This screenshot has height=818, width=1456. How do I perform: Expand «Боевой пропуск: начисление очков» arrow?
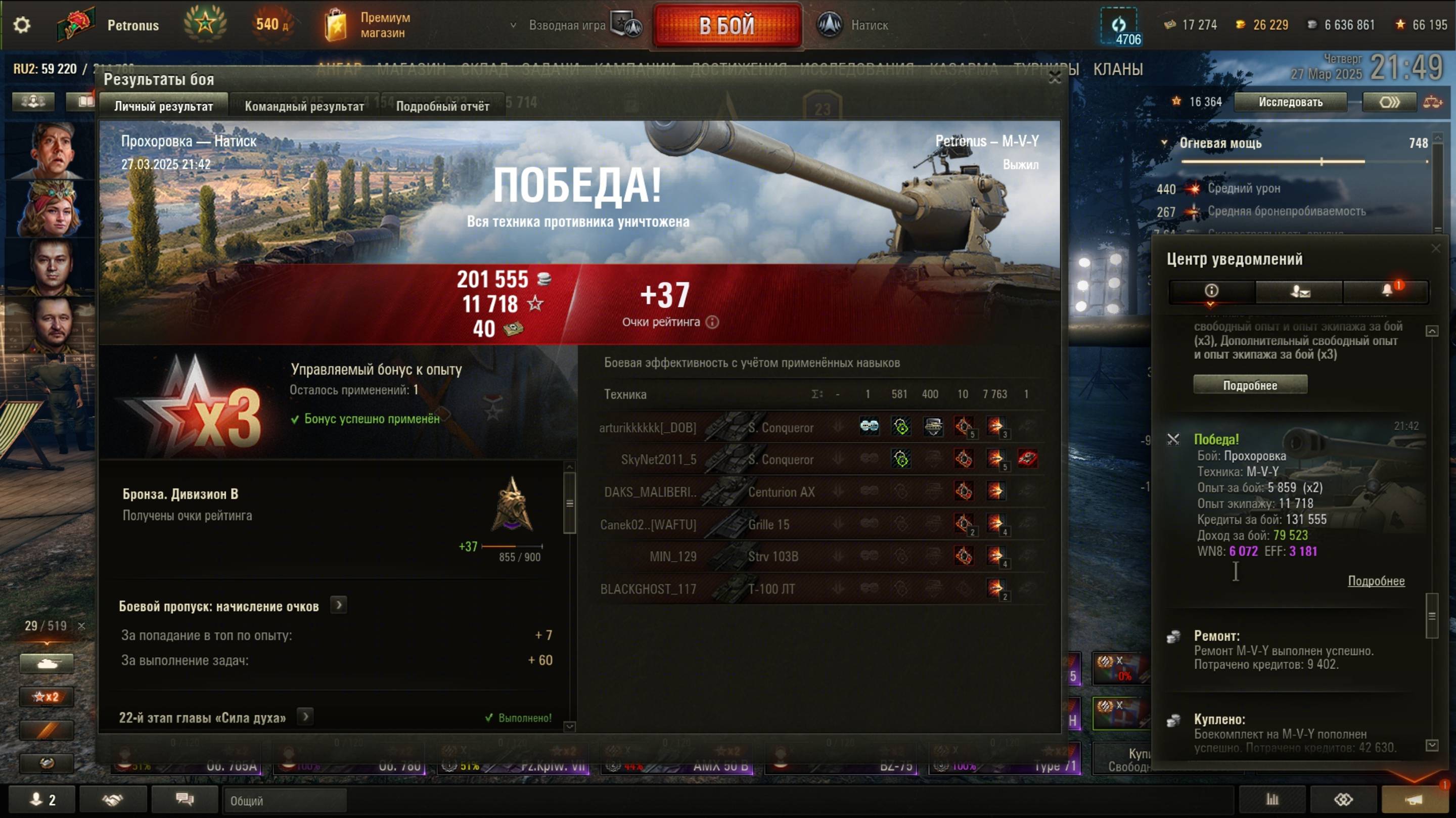(x=339, y=606)
